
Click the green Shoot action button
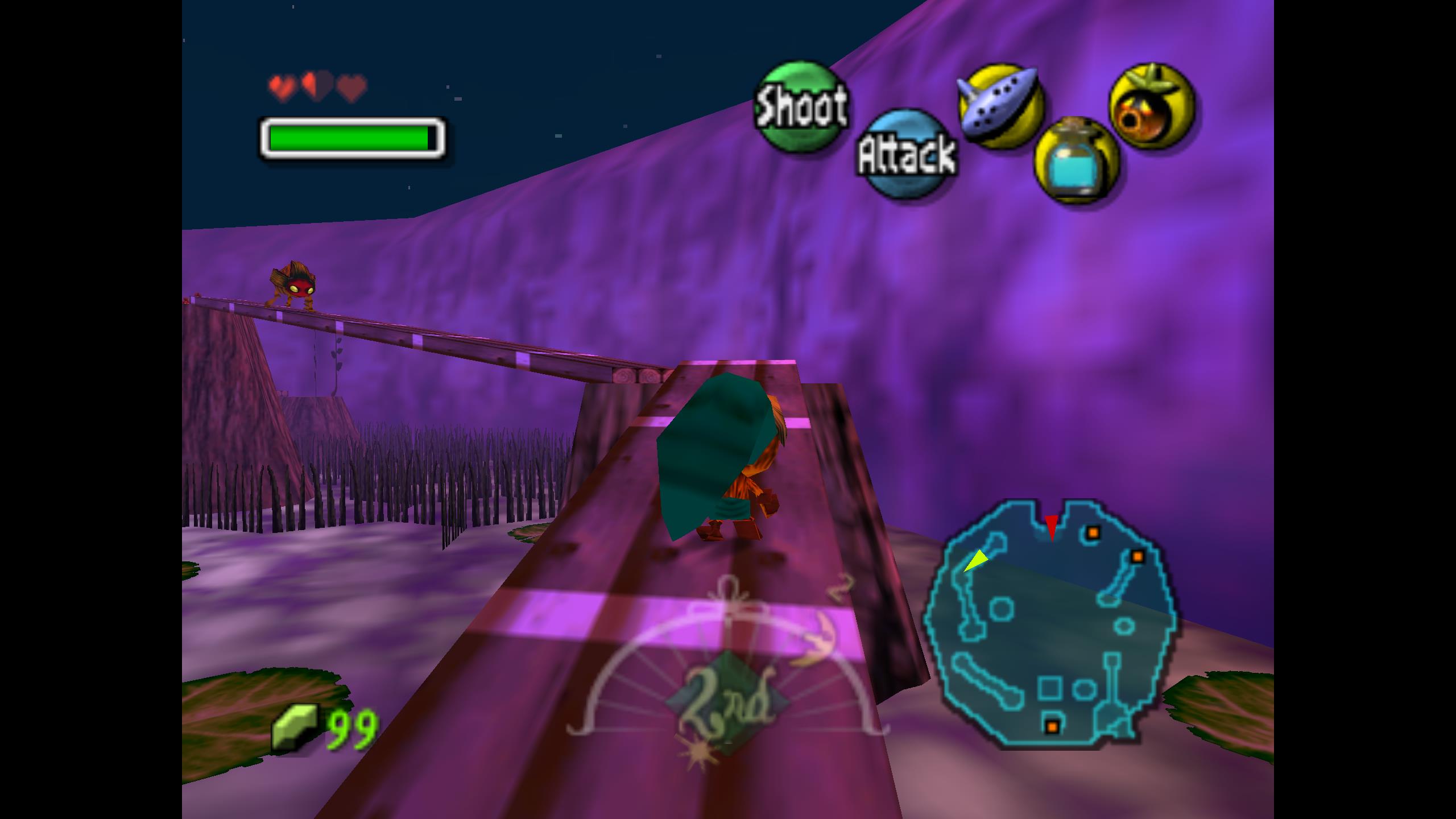[x=800, y=107]
